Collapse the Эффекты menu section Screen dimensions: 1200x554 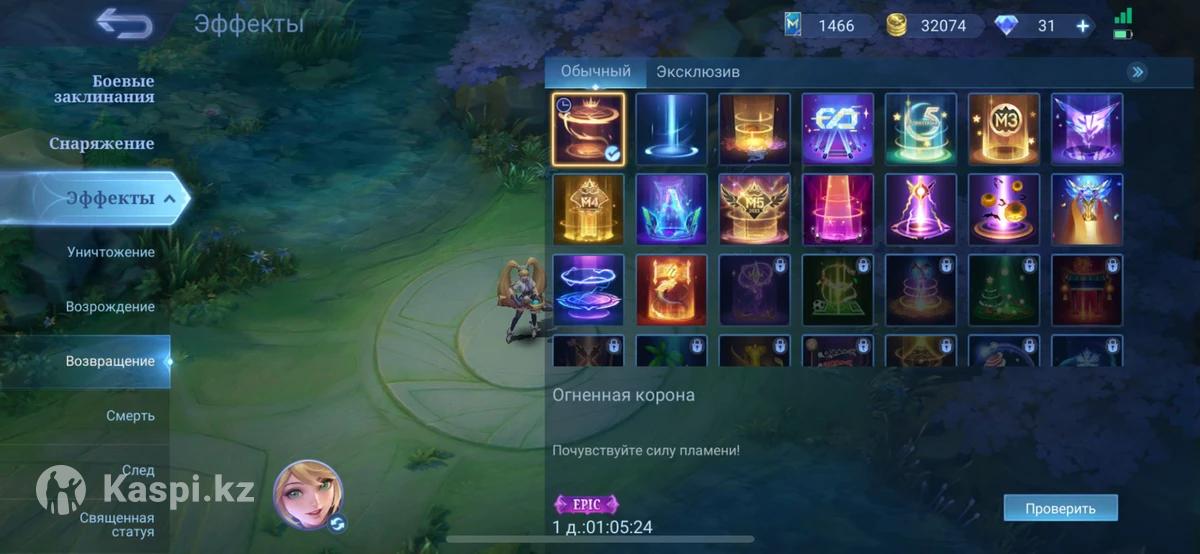(x=169, y=198)
